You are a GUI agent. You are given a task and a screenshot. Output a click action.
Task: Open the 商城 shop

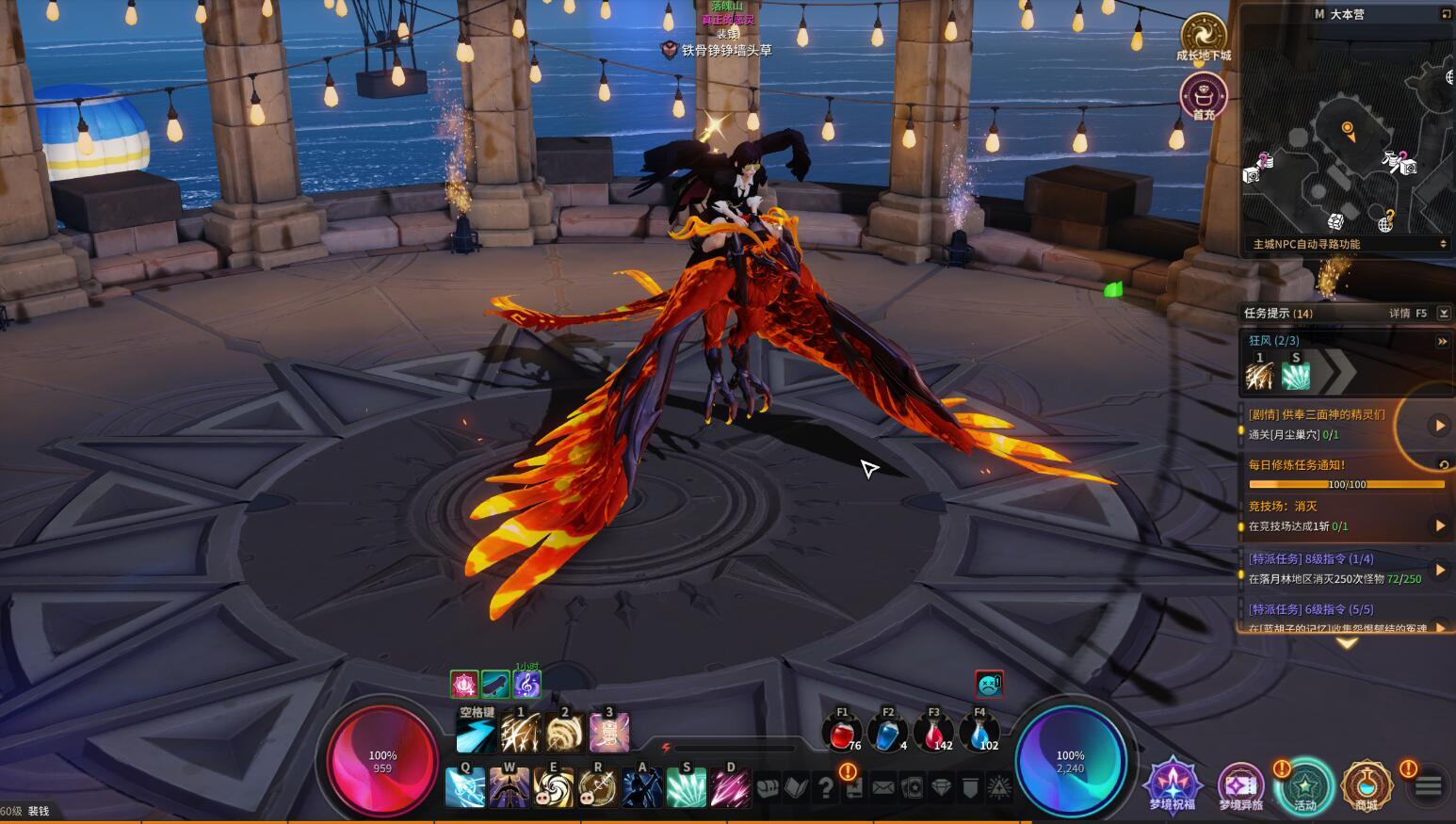tap(1367, 784)
